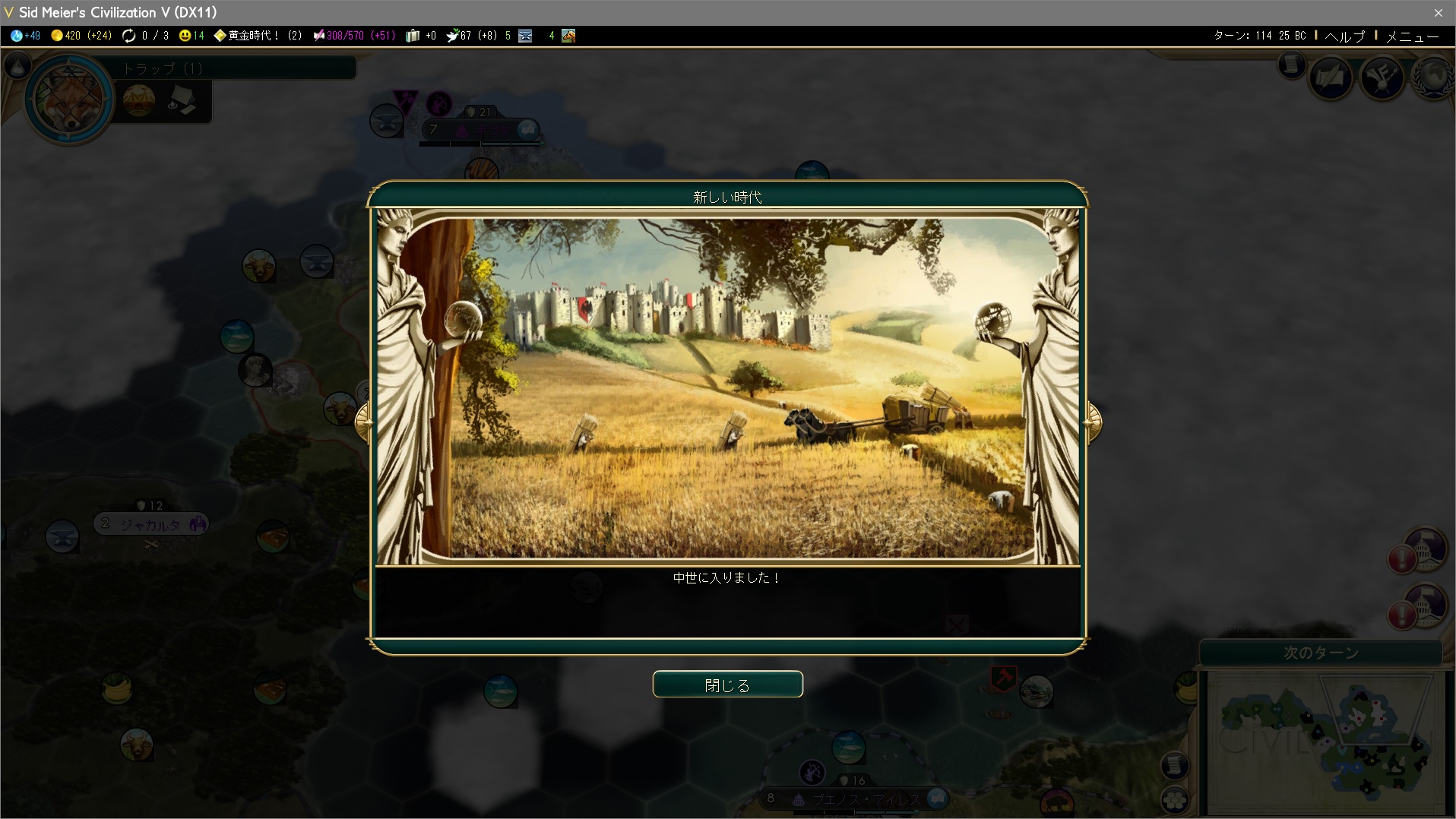Open the ヘルプ help menu

click(1344, 36)
